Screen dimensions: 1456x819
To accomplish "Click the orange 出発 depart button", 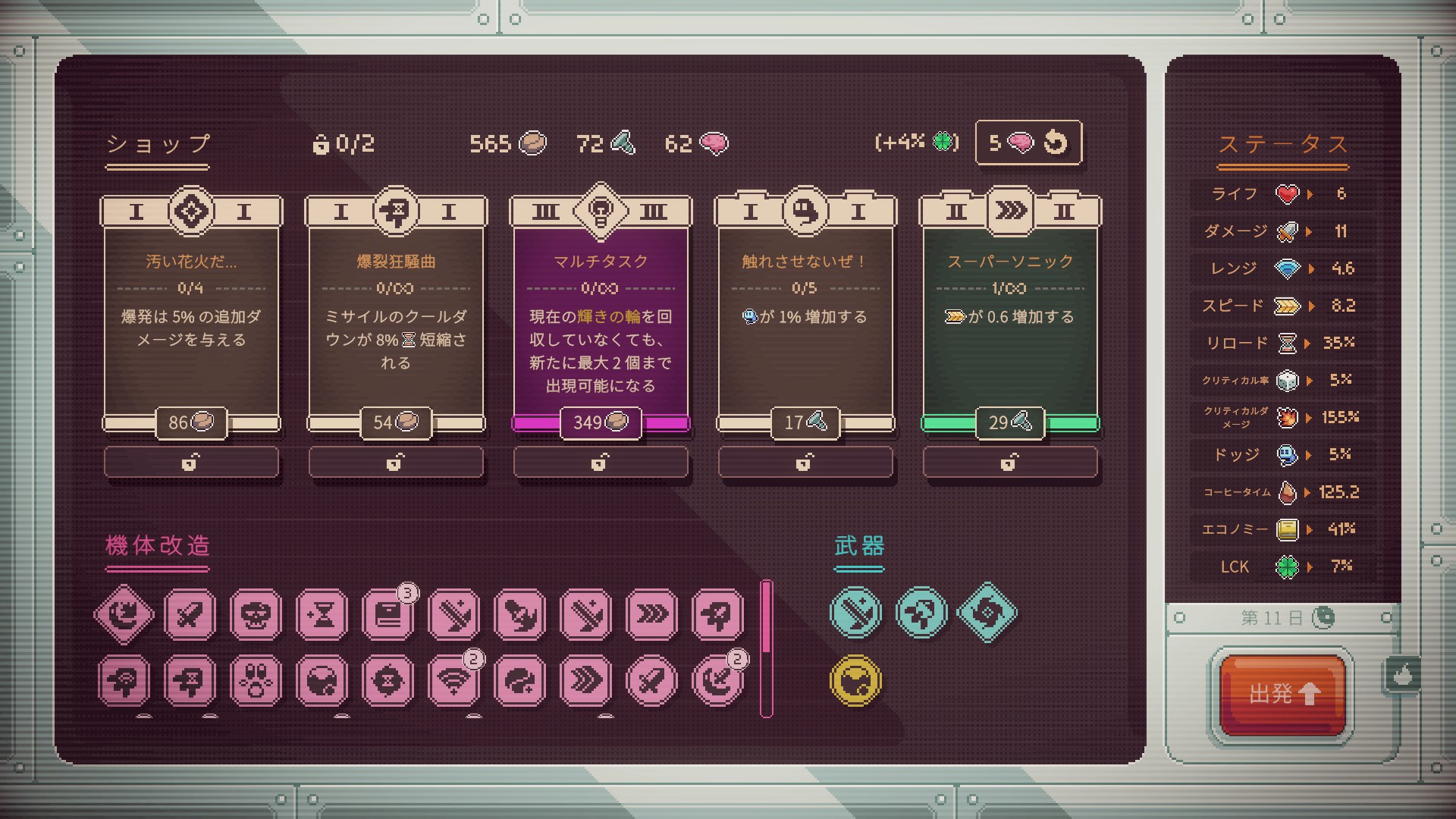I will 1283,694.
